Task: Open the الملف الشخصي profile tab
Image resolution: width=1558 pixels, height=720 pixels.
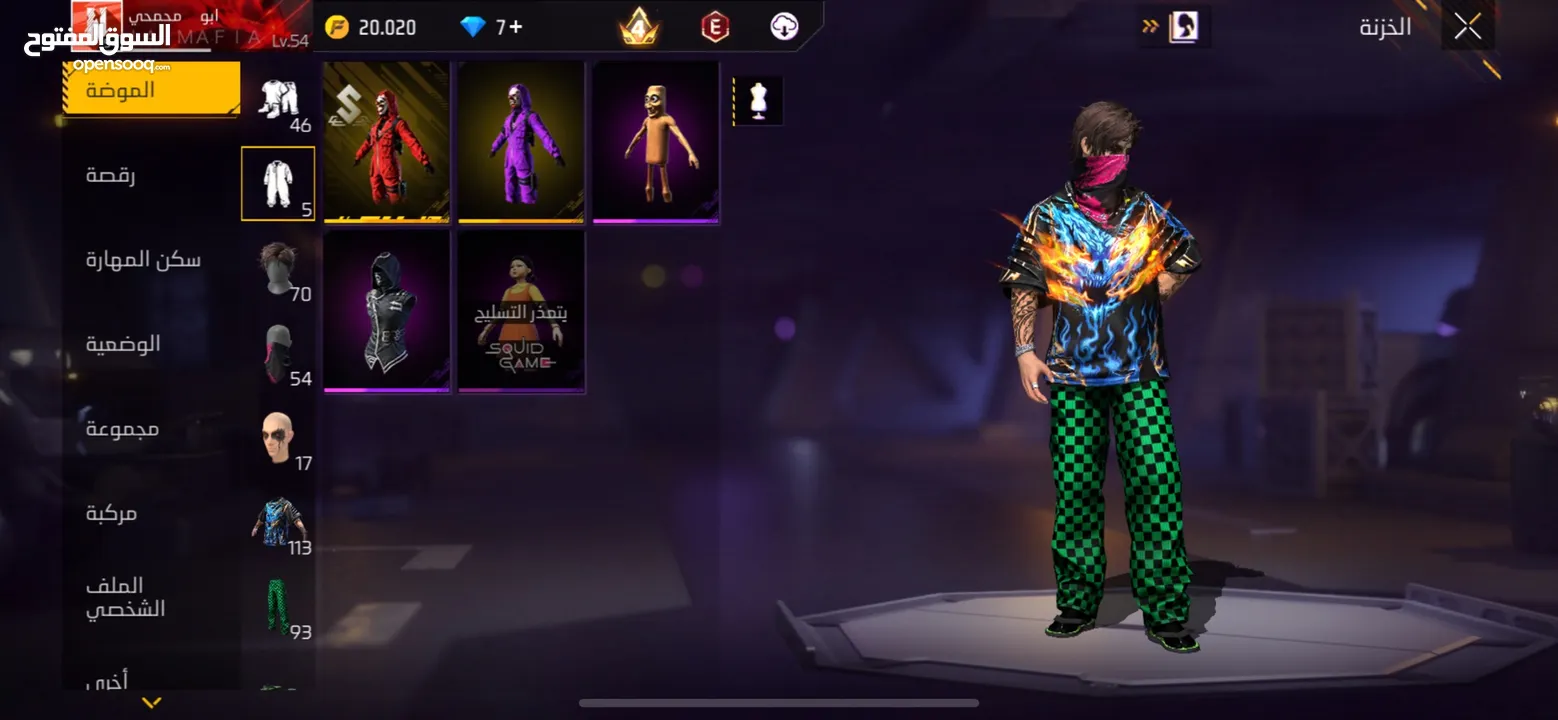Action: 125,597
